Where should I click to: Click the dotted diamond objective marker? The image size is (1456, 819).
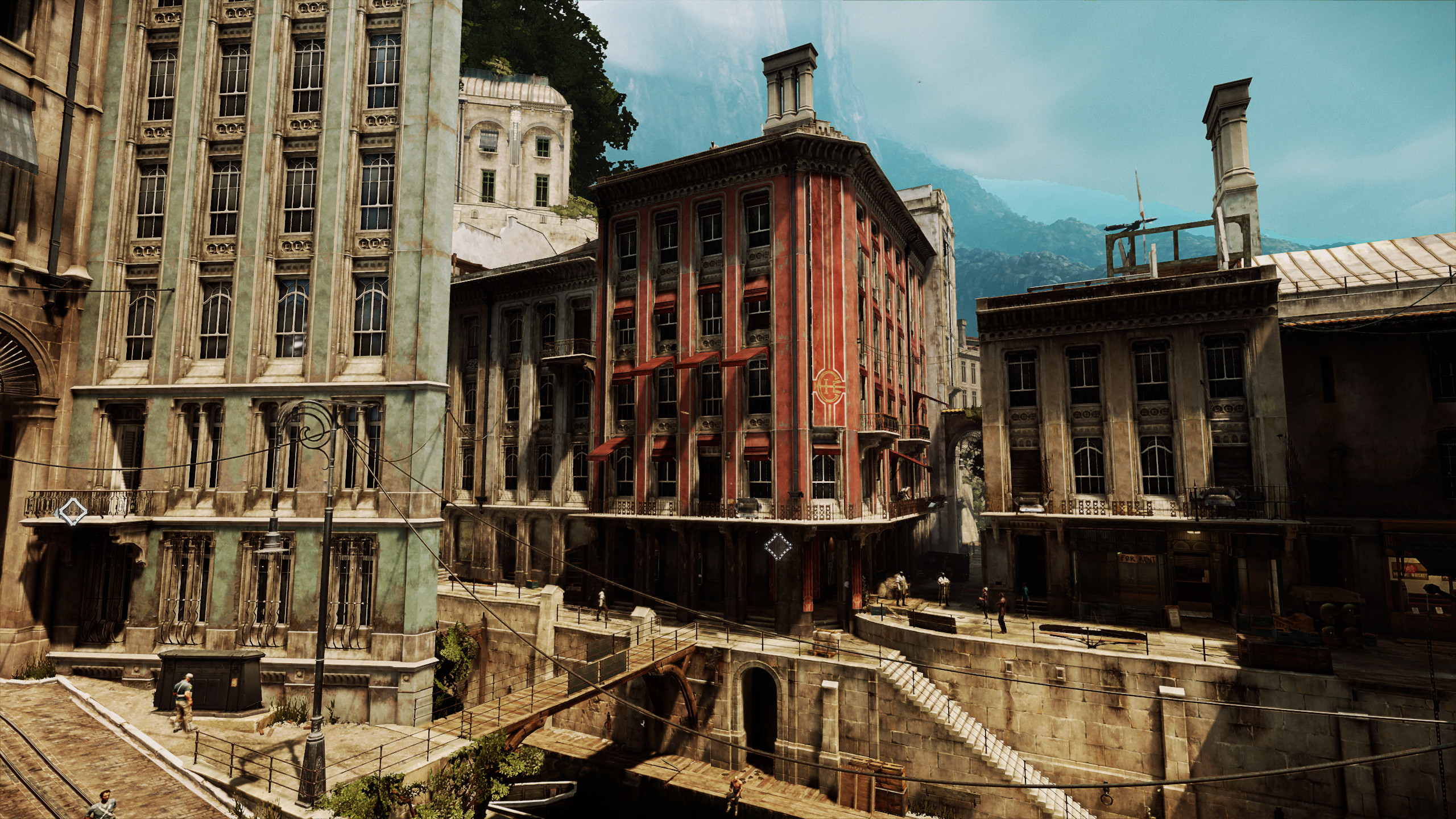(x=778, y=562)
